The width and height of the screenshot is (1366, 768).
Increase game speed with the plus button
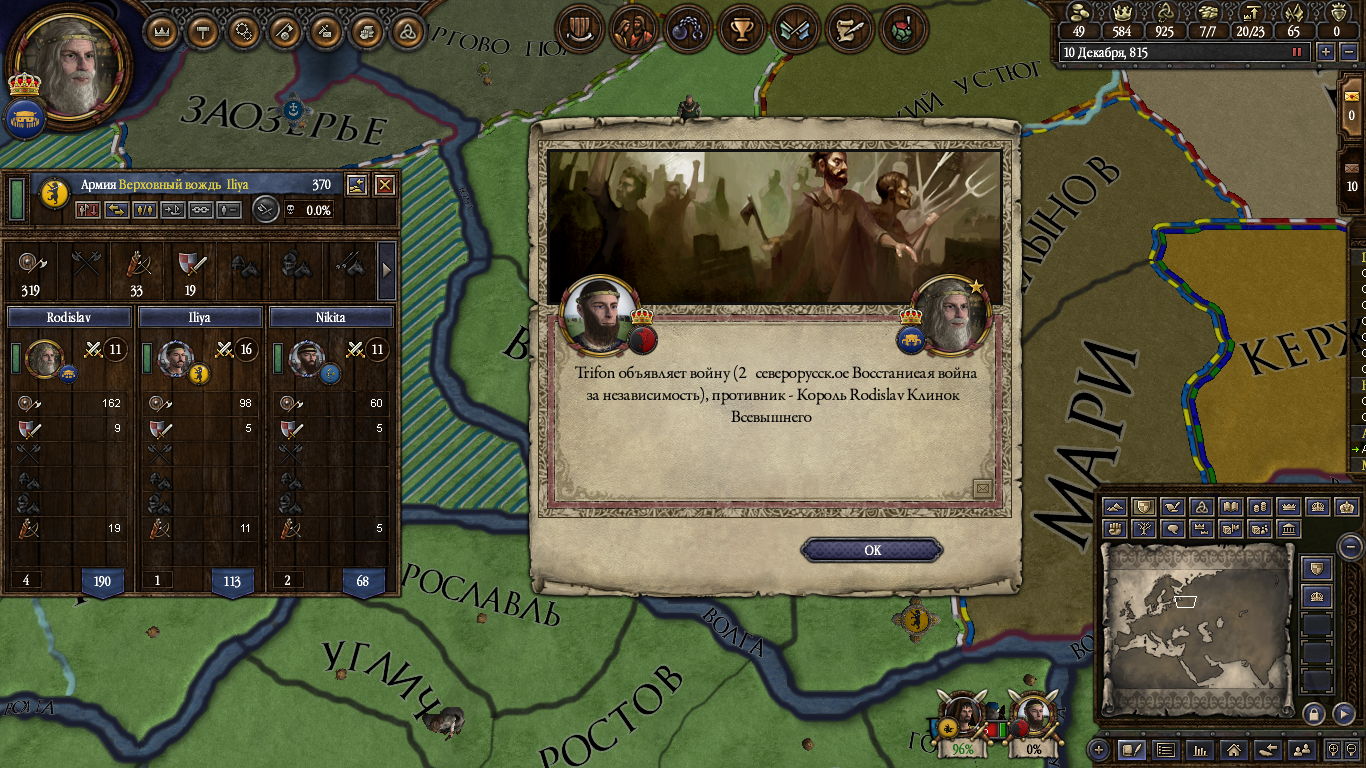(x=1326, y=52)
